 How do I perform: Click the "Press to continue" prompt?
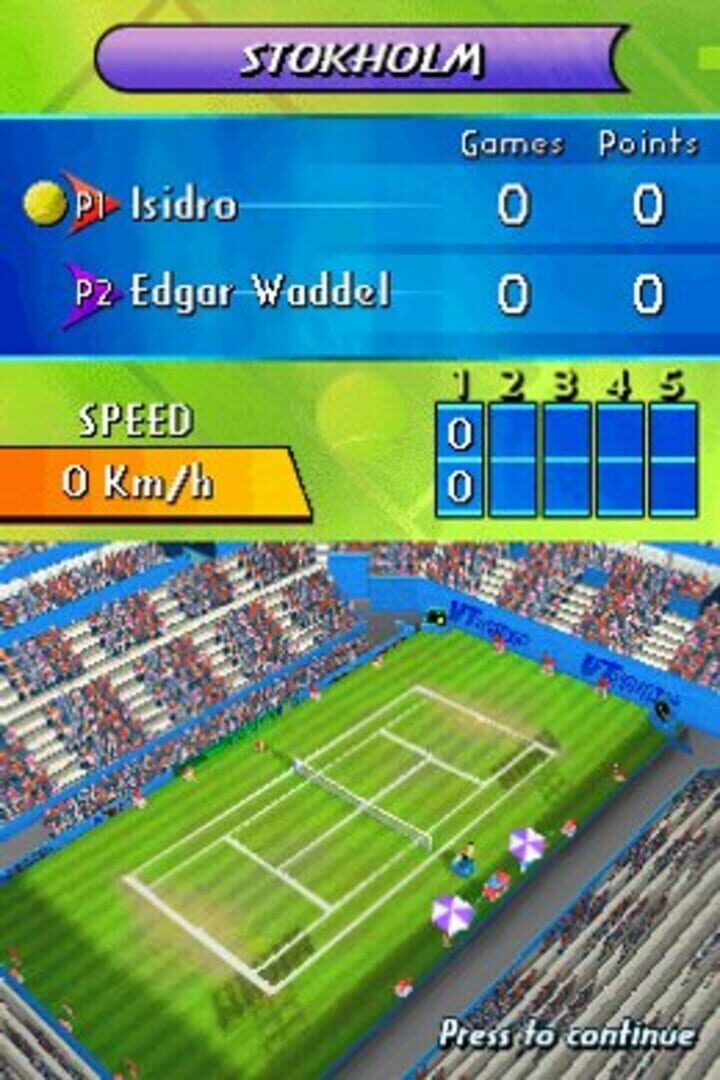click(x=567, y=1034)
